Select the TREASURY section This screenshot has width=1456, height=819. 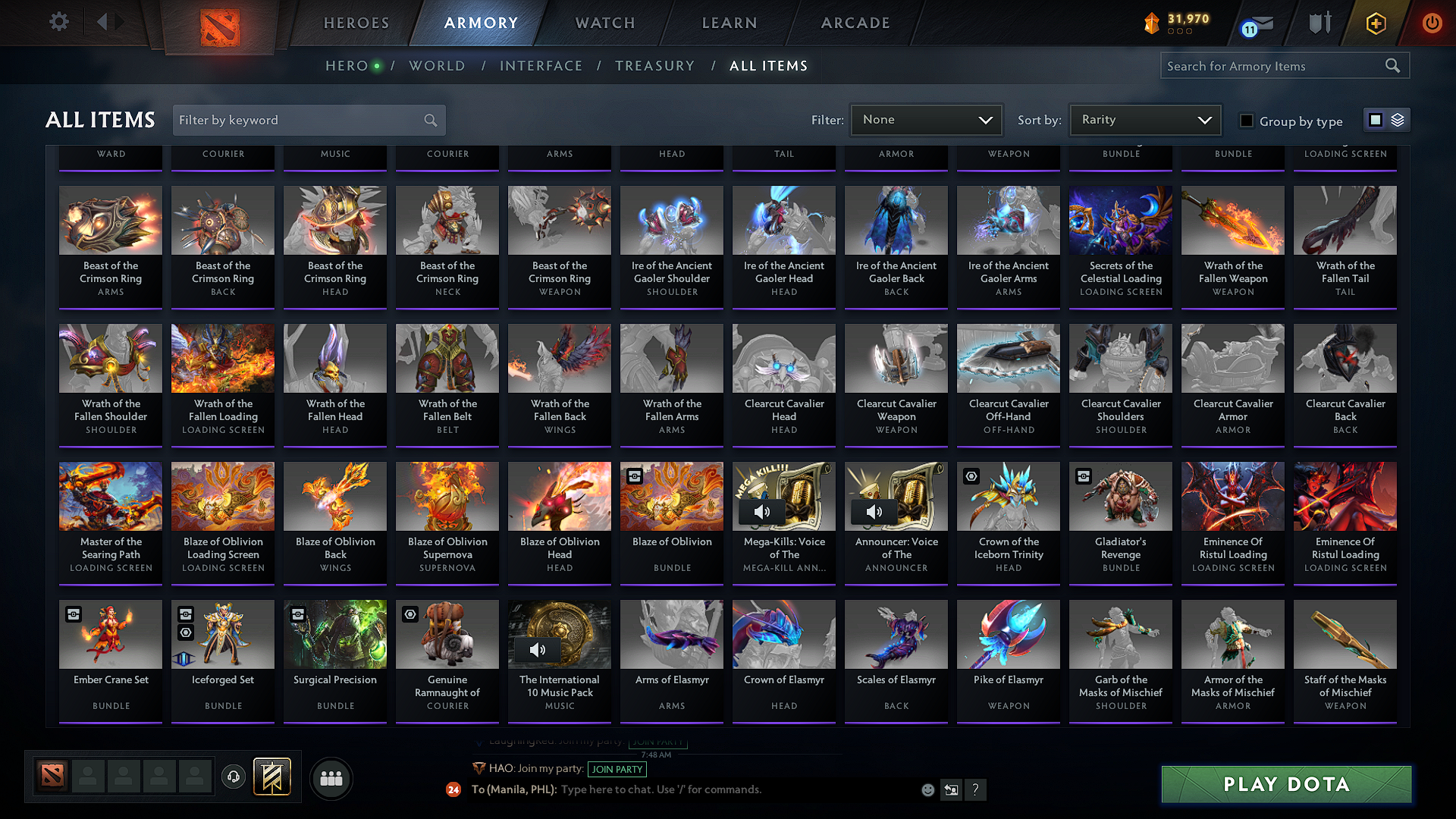click(x=655, y=66)
